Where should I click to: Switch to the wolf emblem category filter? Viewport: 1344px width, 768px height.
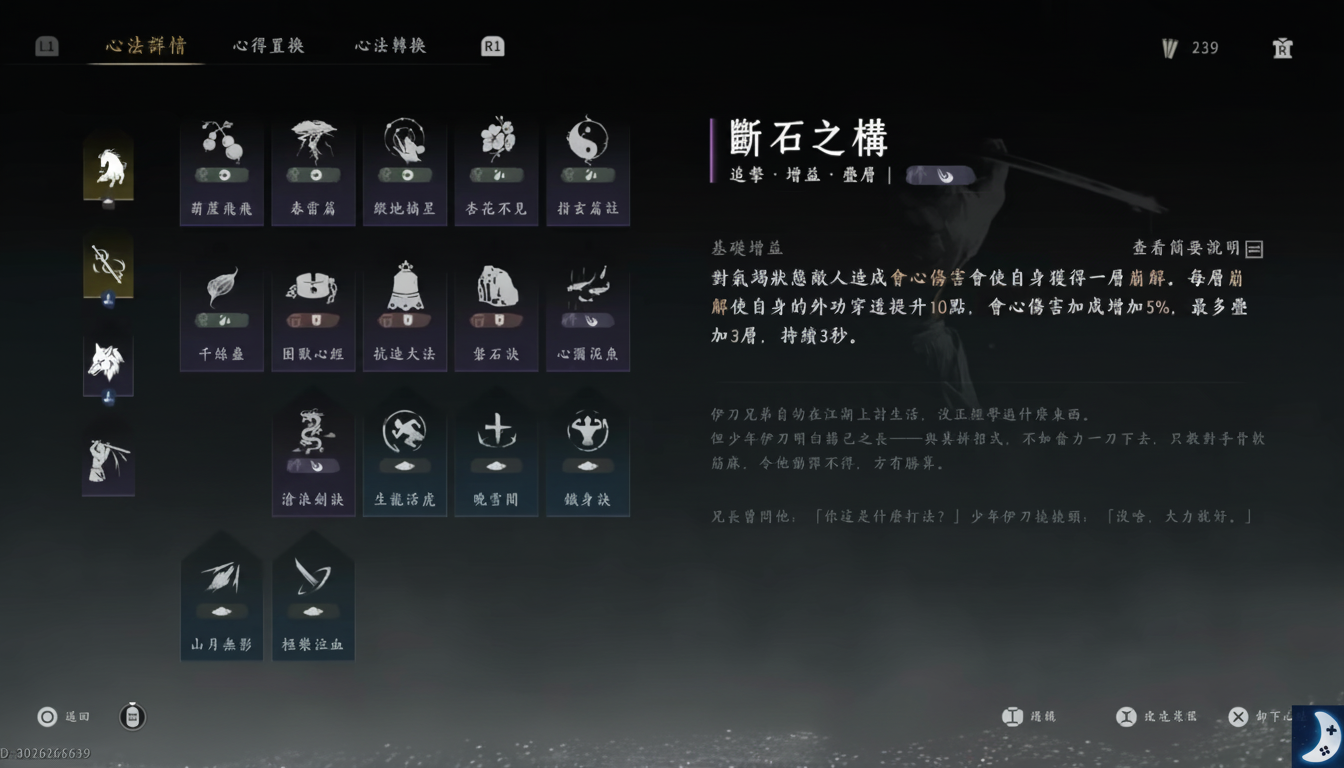point(108,363)
